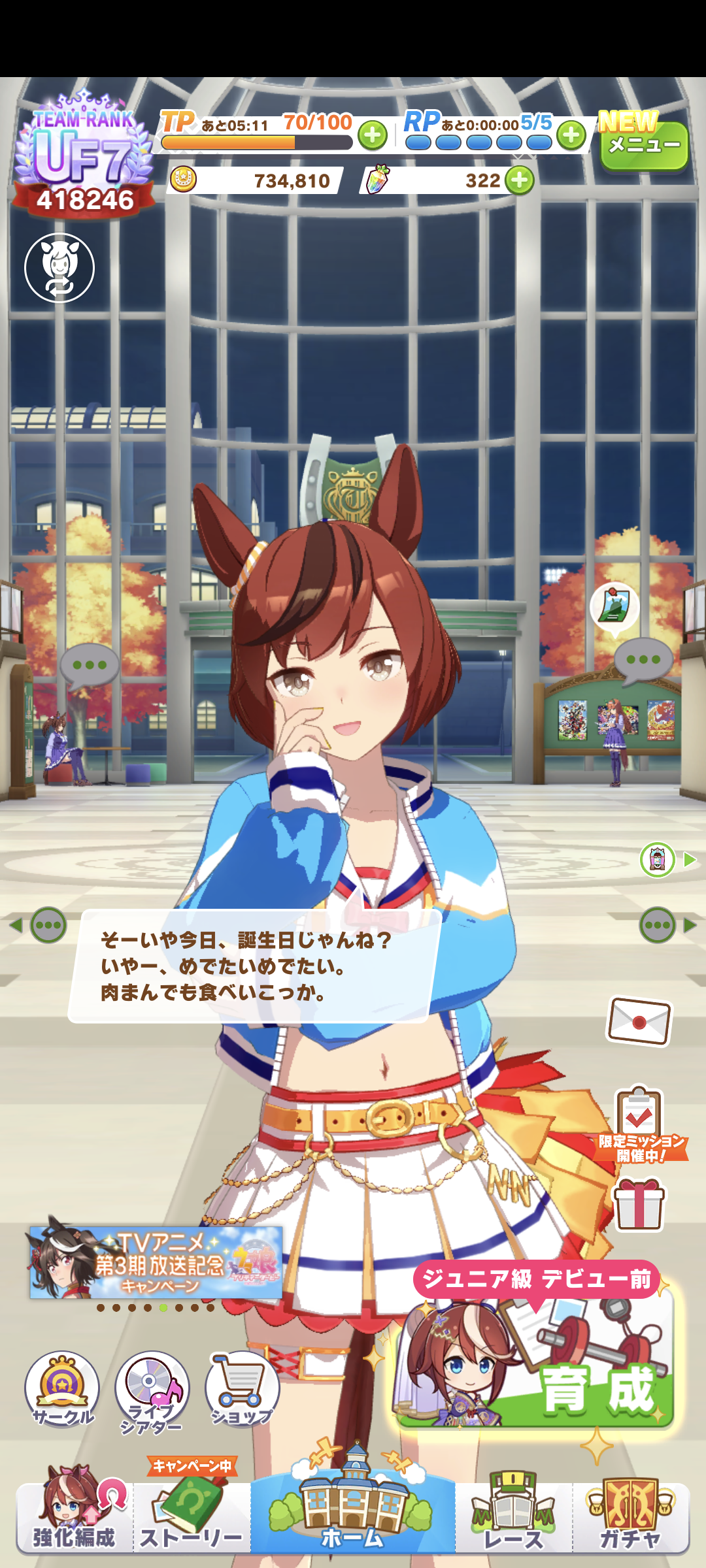Open the ガチャ gacha tab
The image size is (706, 1568).
[631, 1516]
